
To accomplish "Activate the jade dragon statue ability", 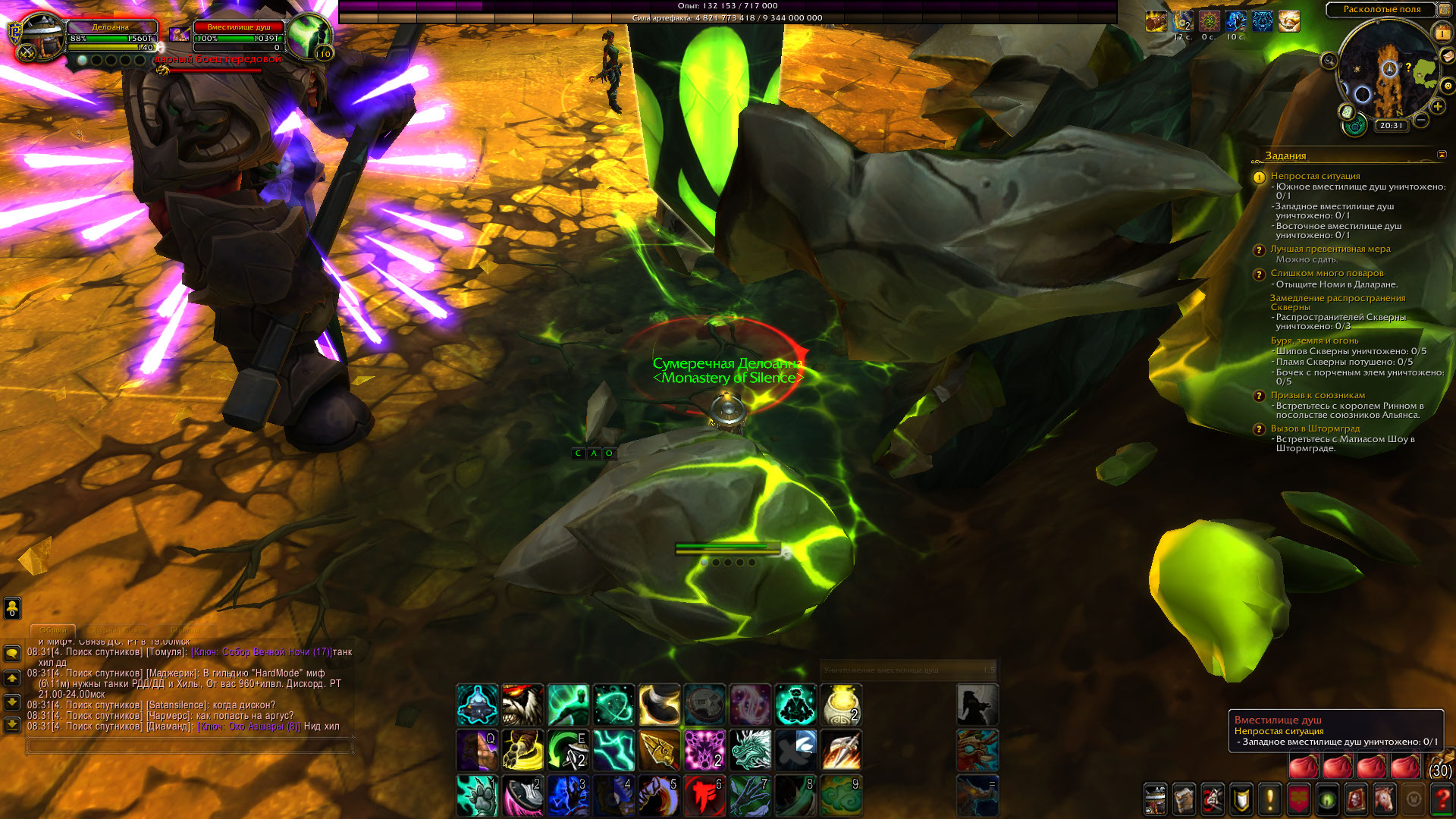I will [750, 749].
